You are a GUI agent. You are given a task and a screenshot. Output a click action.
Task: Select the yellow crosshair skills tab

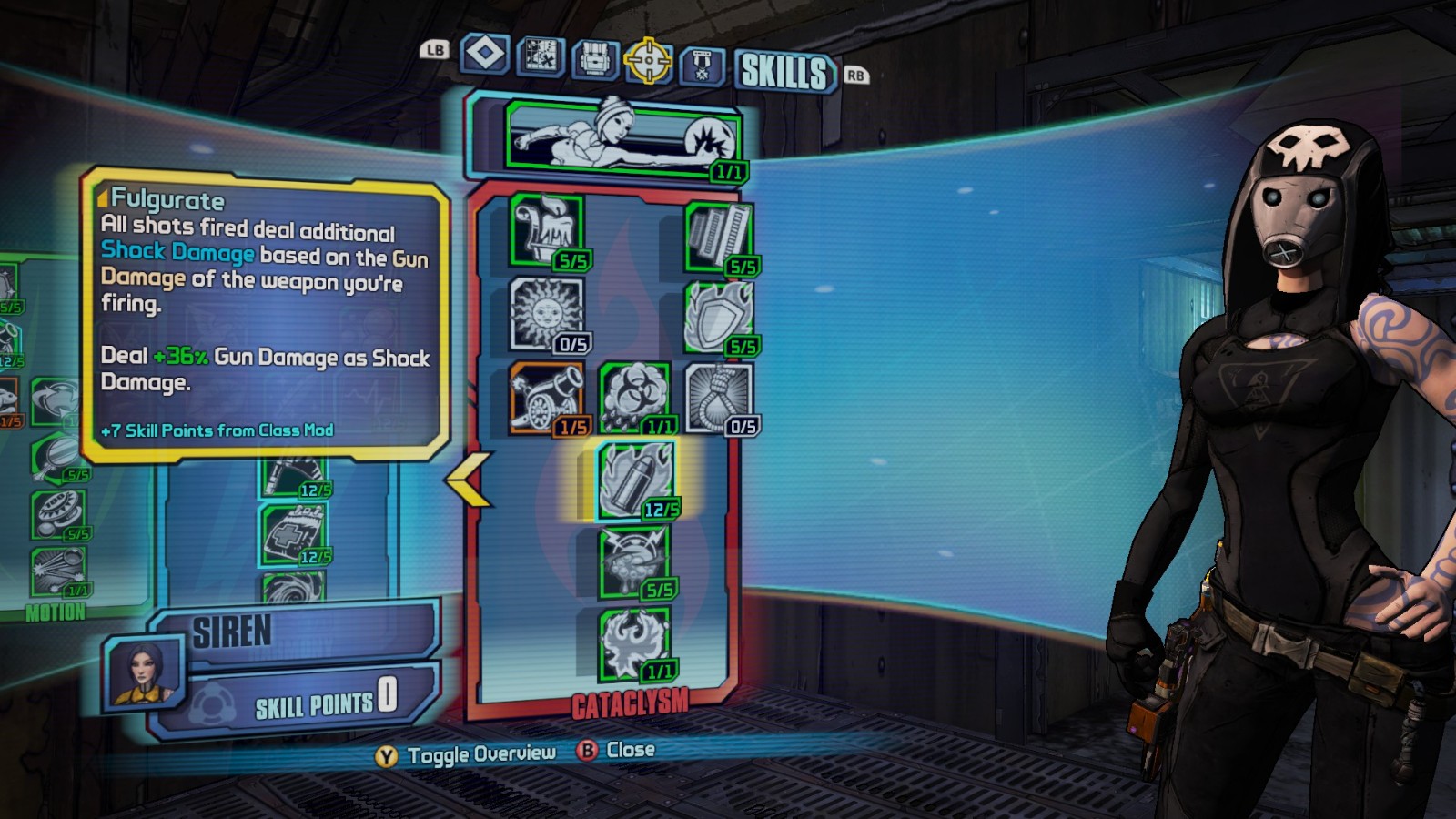tap(648, 61)
